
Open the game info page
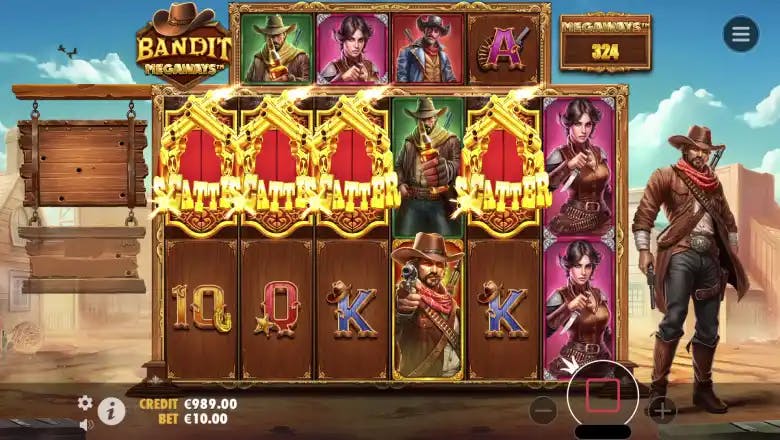[111, 410]
